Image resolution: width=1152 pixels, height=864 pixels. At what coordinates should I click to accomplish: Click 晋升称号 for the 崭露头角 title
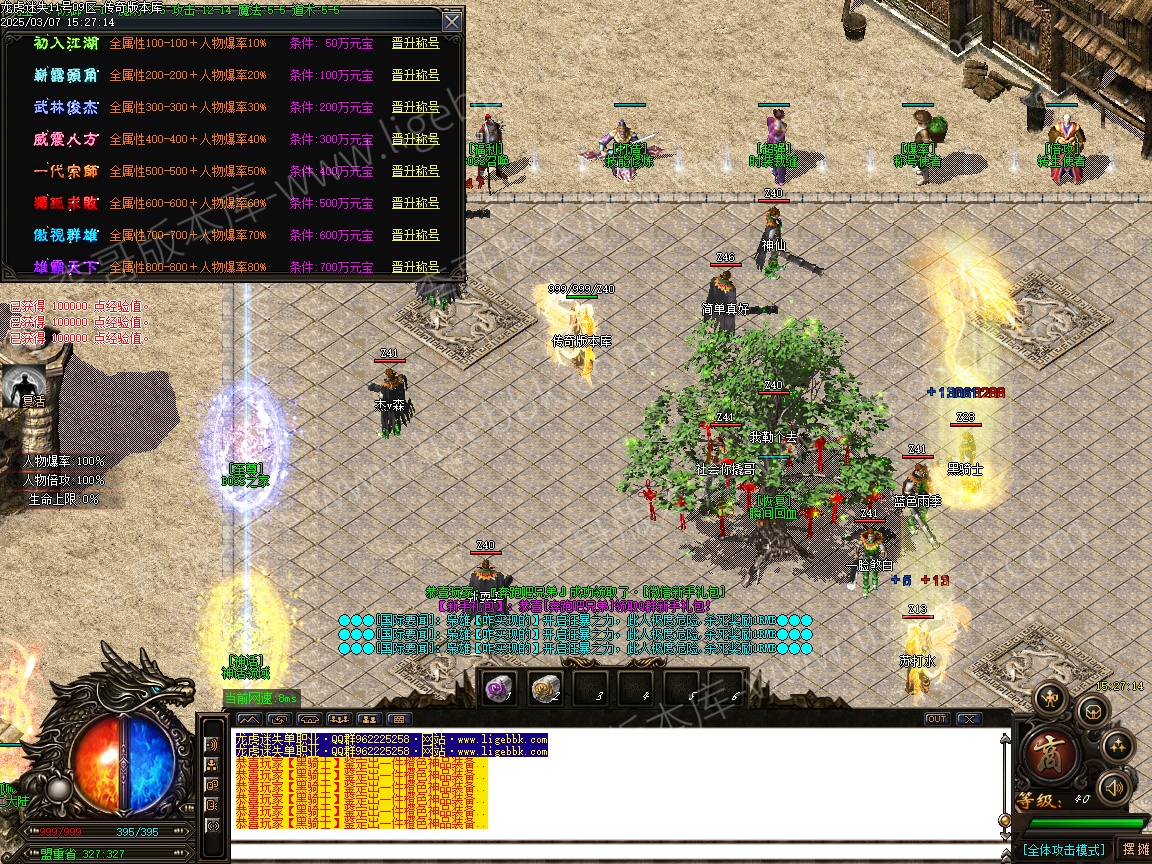point(415,76)
